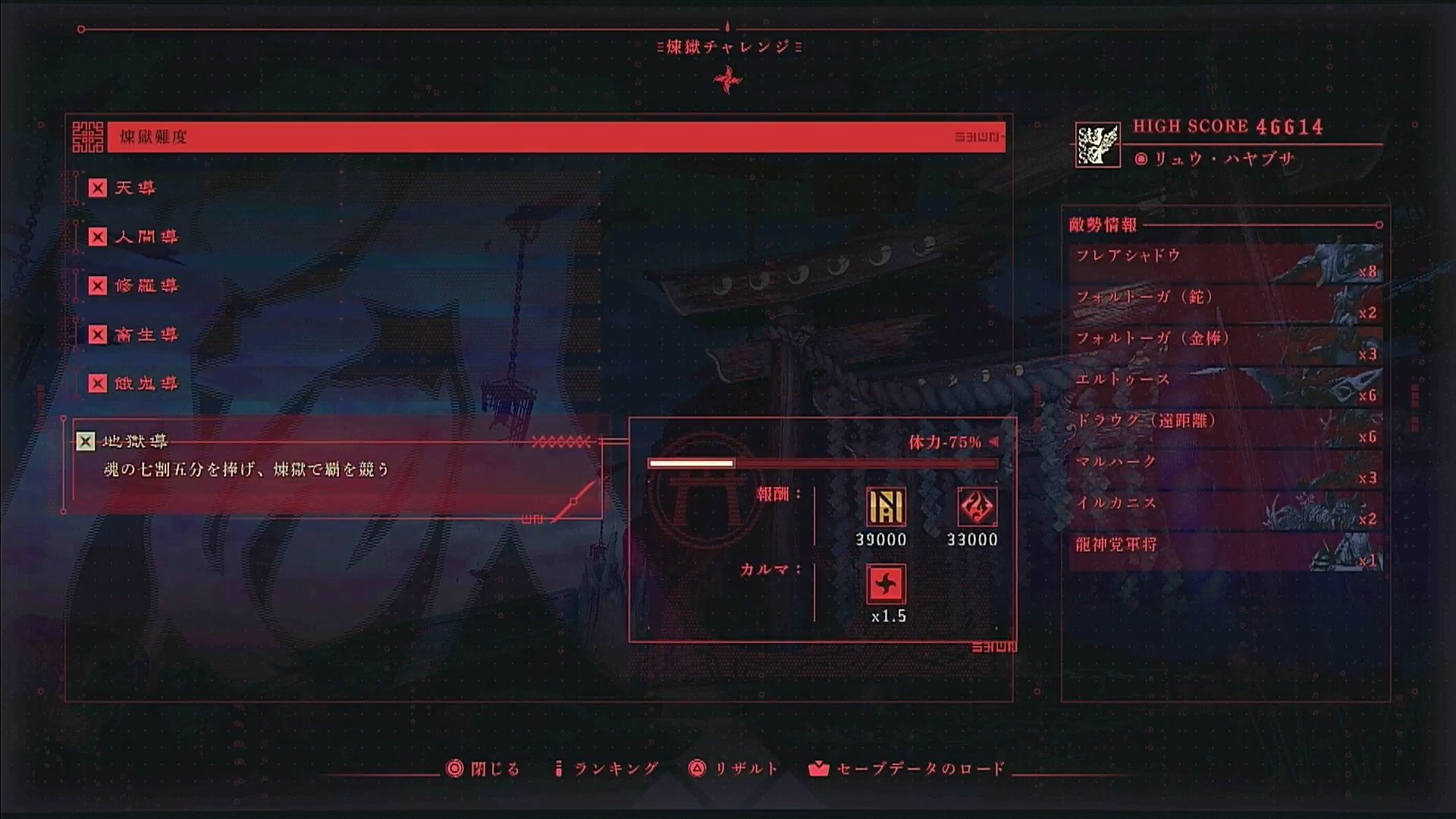Image resolution: width=1456 pixels, height=819 pixels.
Task: Pick the 修羅導 difficulty option
Action: (146, 285)
